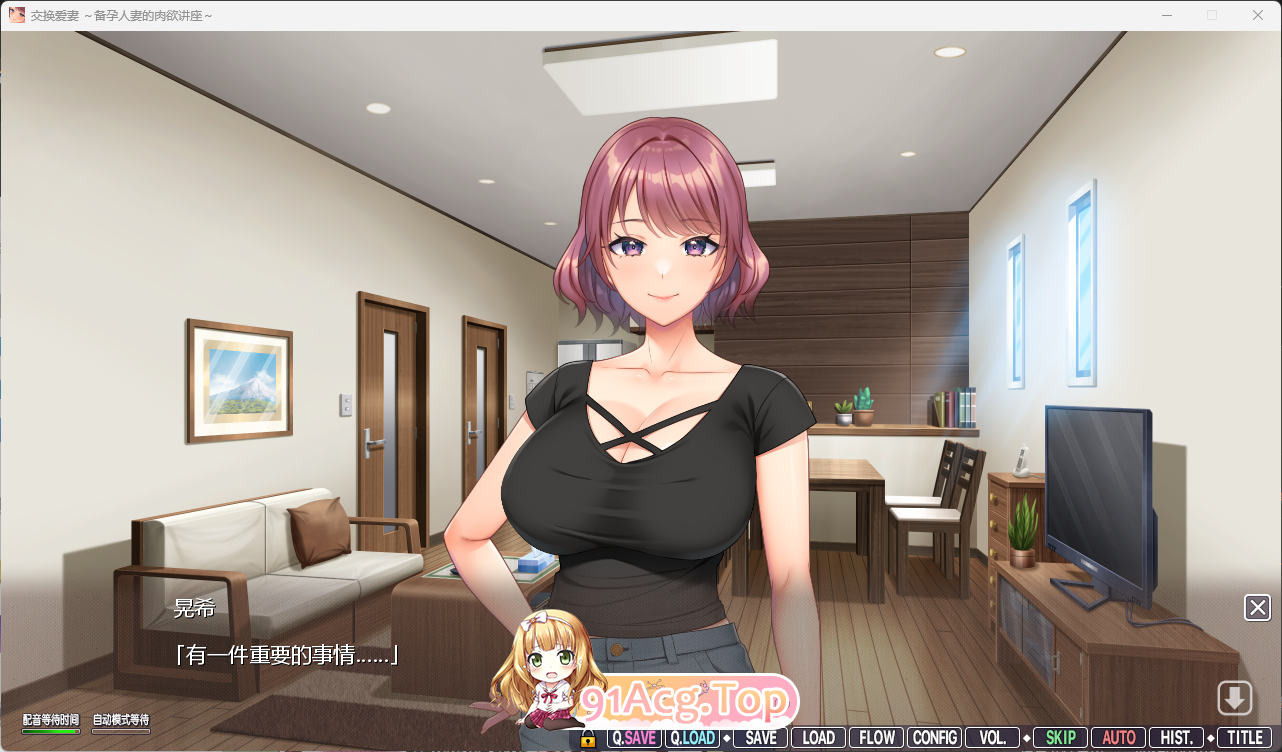Screen dimensions: 1282x752
Task: Open the HIST. backlog screen
Action: coord(1176,738)
